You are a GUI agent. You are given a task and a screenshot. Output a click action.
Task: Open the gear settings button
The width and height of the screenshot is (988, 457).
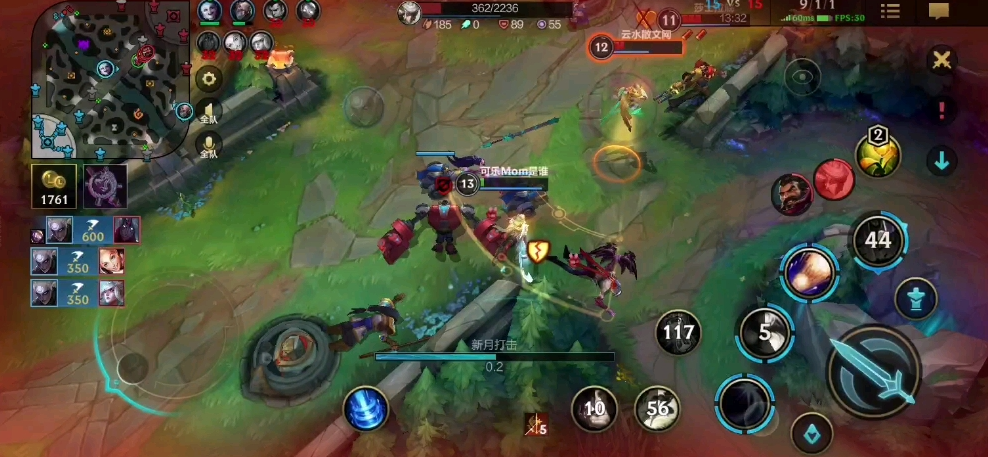tap(209, 78)
